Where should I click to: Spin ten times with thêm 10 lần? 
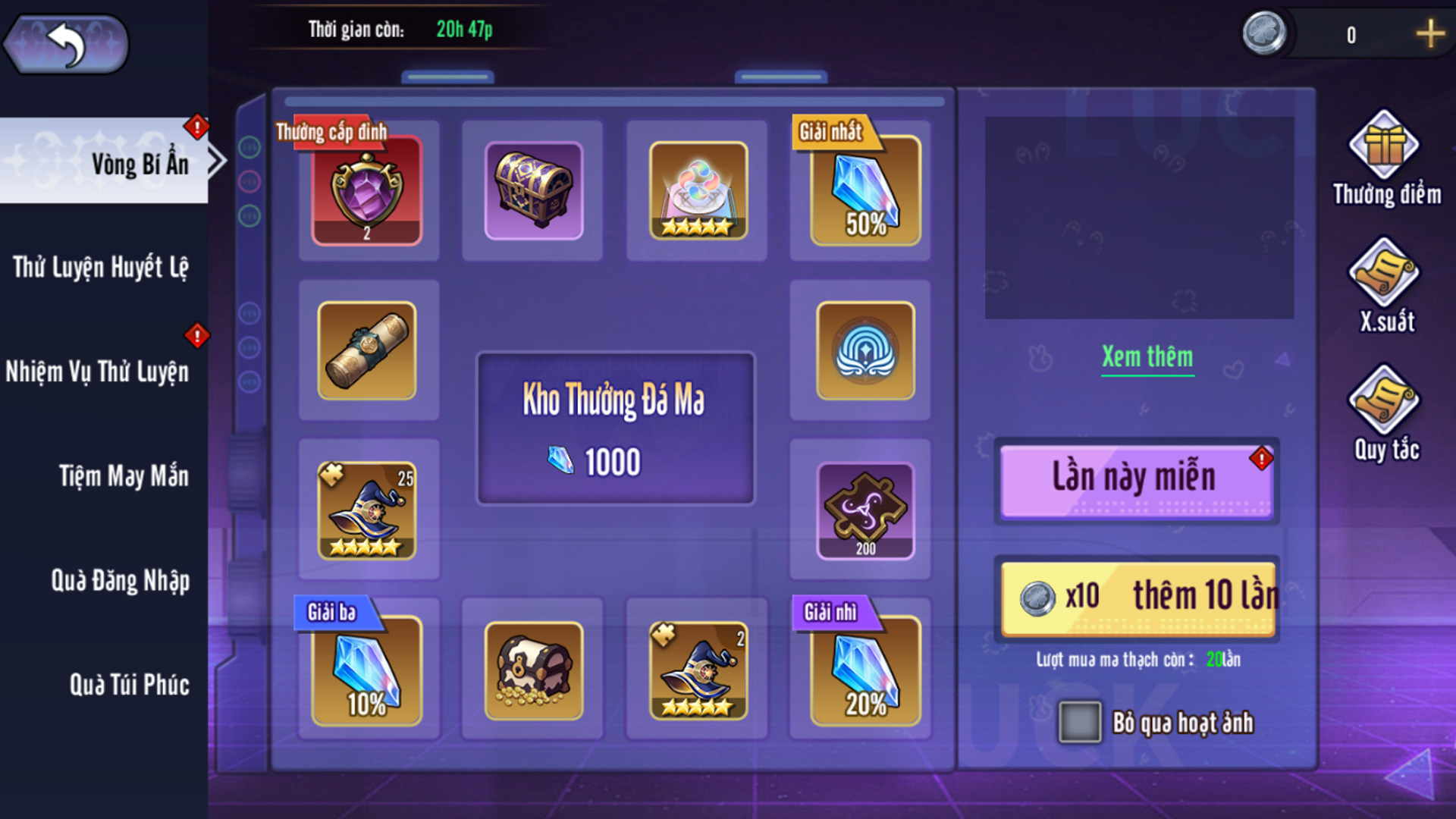pos(1137,598)
